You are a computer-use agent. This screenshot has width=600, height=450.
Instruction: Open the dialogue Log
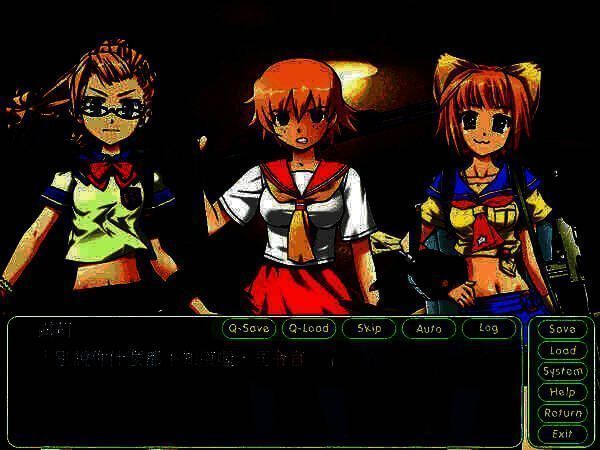pos(488,328)
